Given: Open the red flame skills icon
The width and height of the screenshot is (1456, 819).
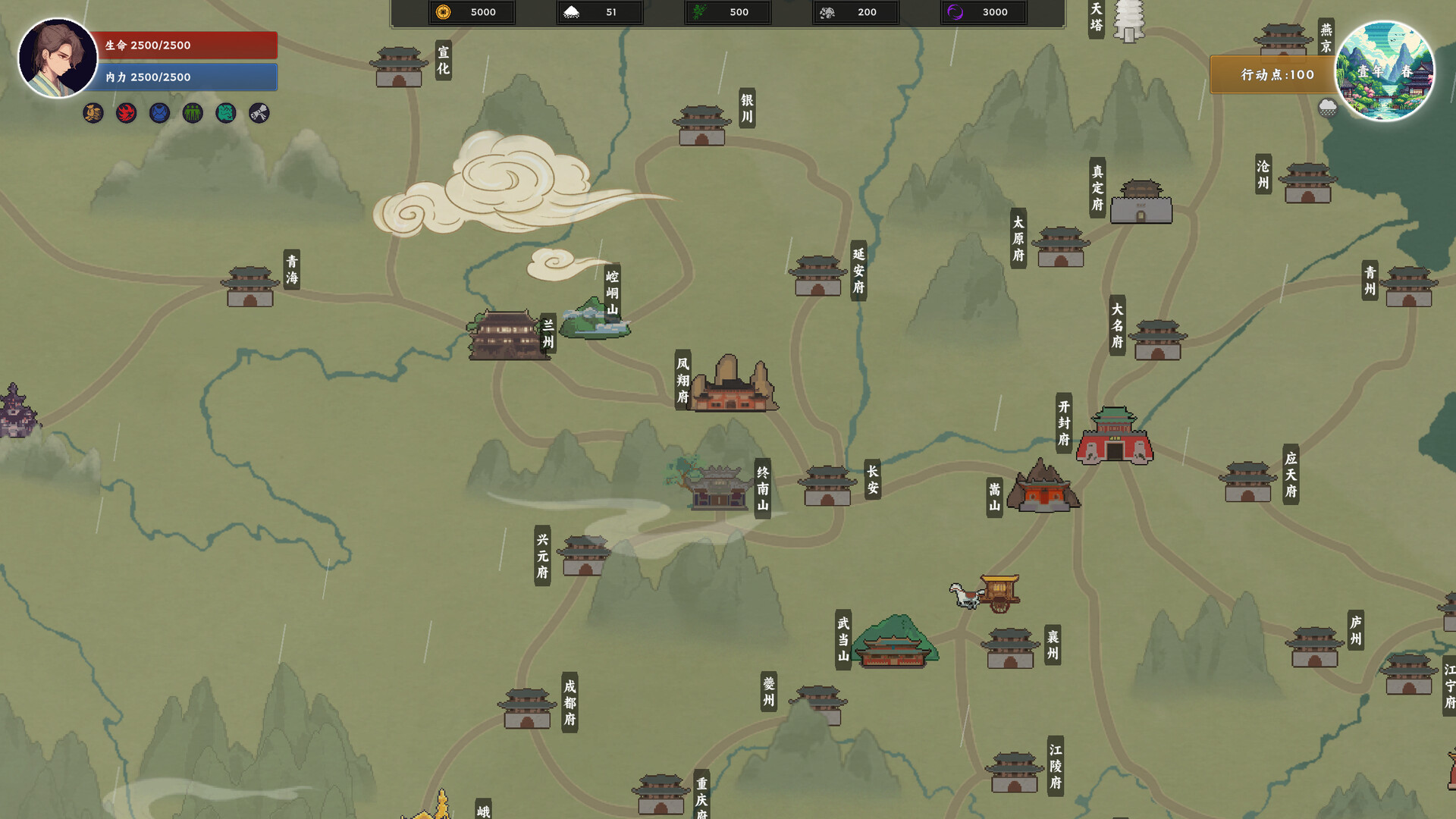Looking at the screenshot, I should pos(126,114).
